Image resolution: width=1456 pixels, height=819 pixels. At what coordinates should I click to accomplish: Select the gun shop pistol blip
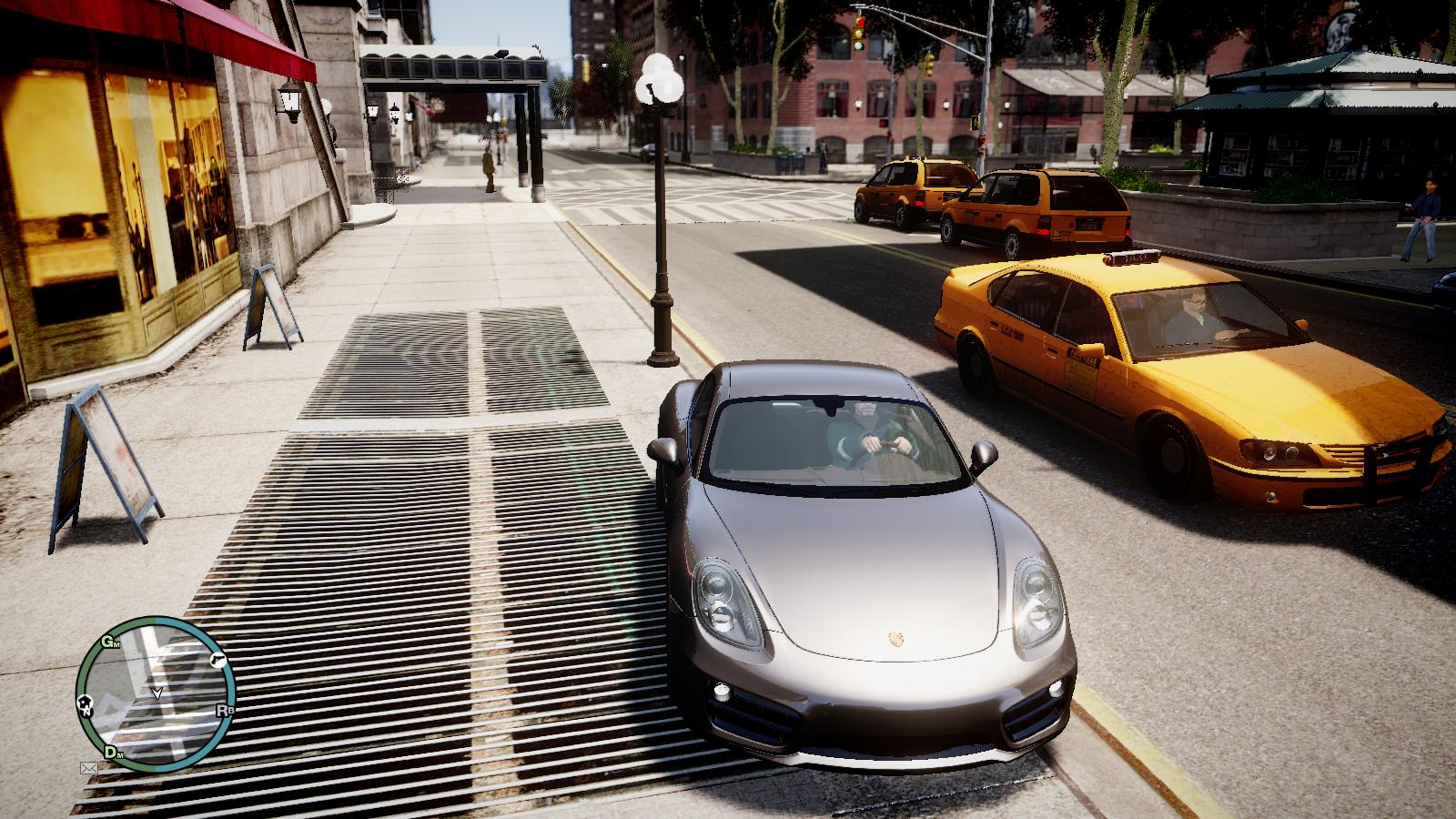point(217,659)
